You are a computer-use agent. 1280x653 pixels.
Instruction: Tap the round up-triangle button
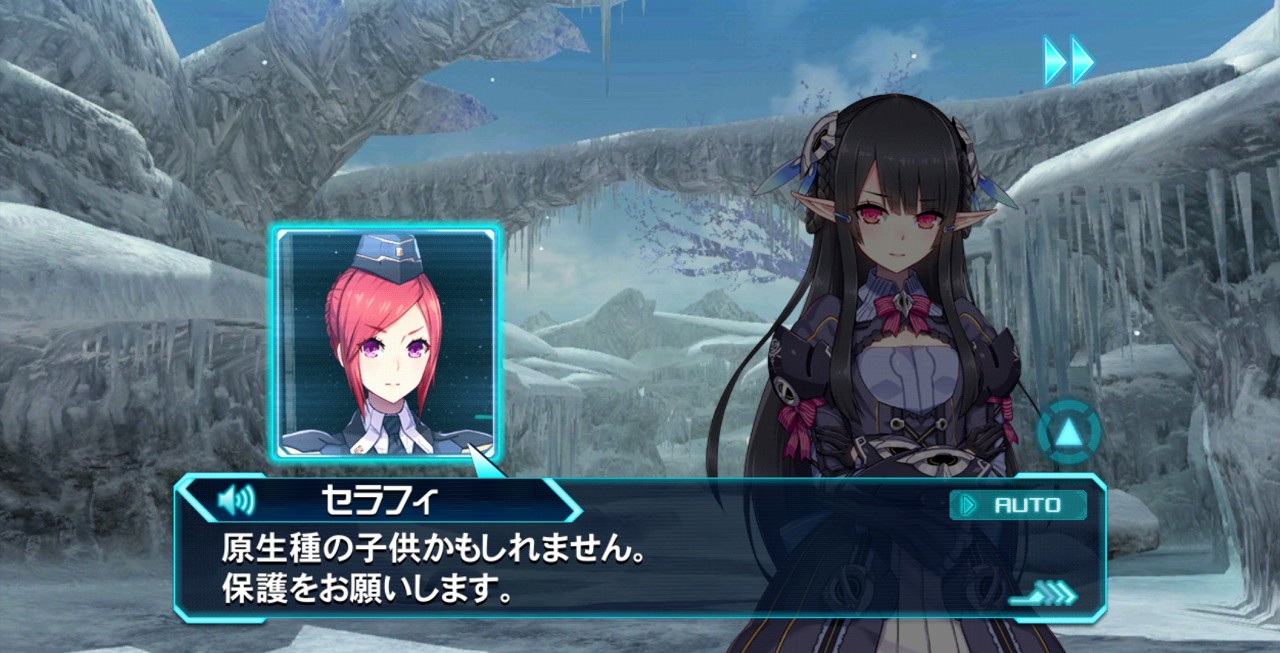point(1068,433)
